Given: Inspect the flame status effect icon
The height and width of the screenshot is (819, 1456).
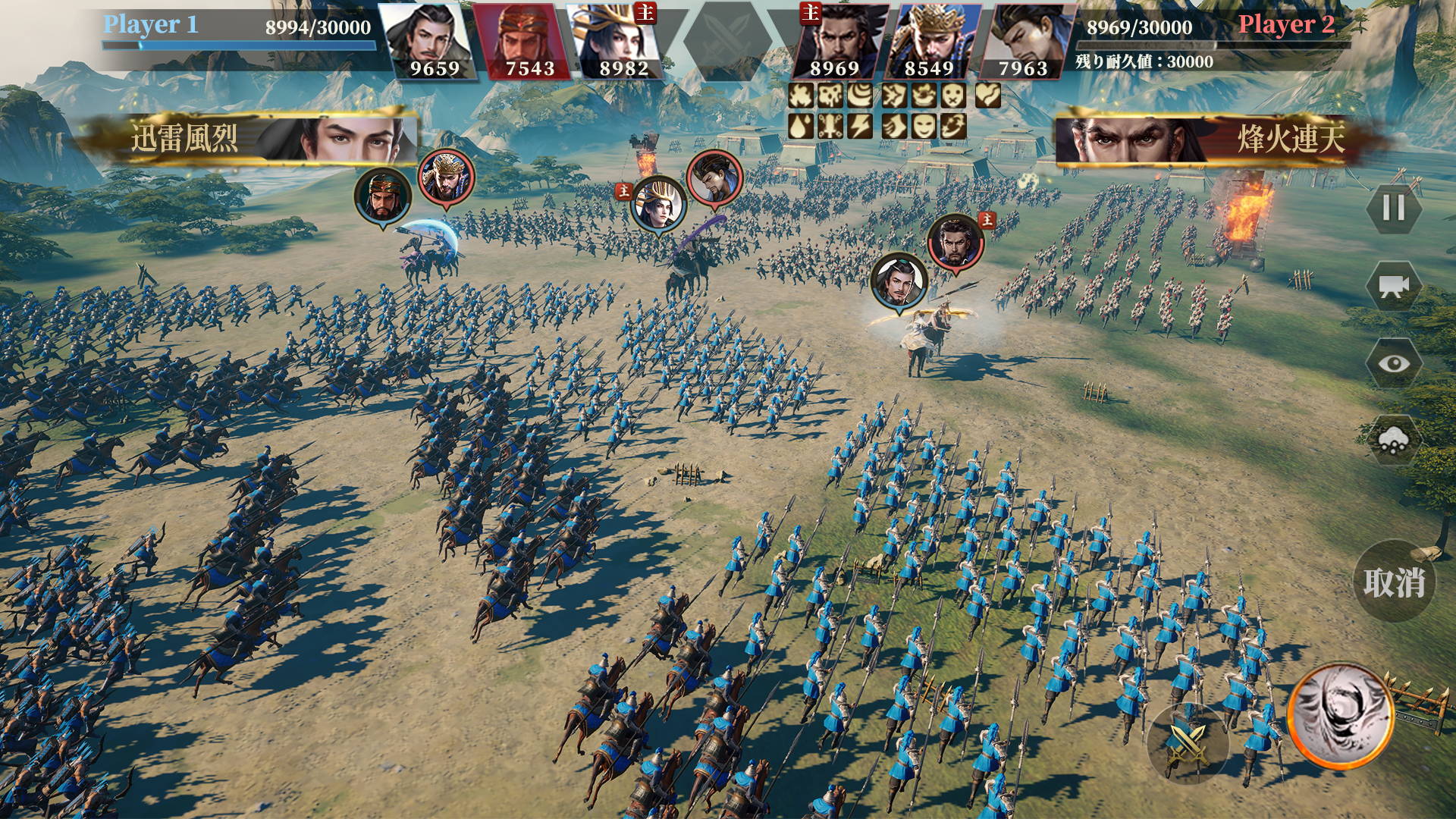Looking at the screenshot, I should [x=801, y=96].
